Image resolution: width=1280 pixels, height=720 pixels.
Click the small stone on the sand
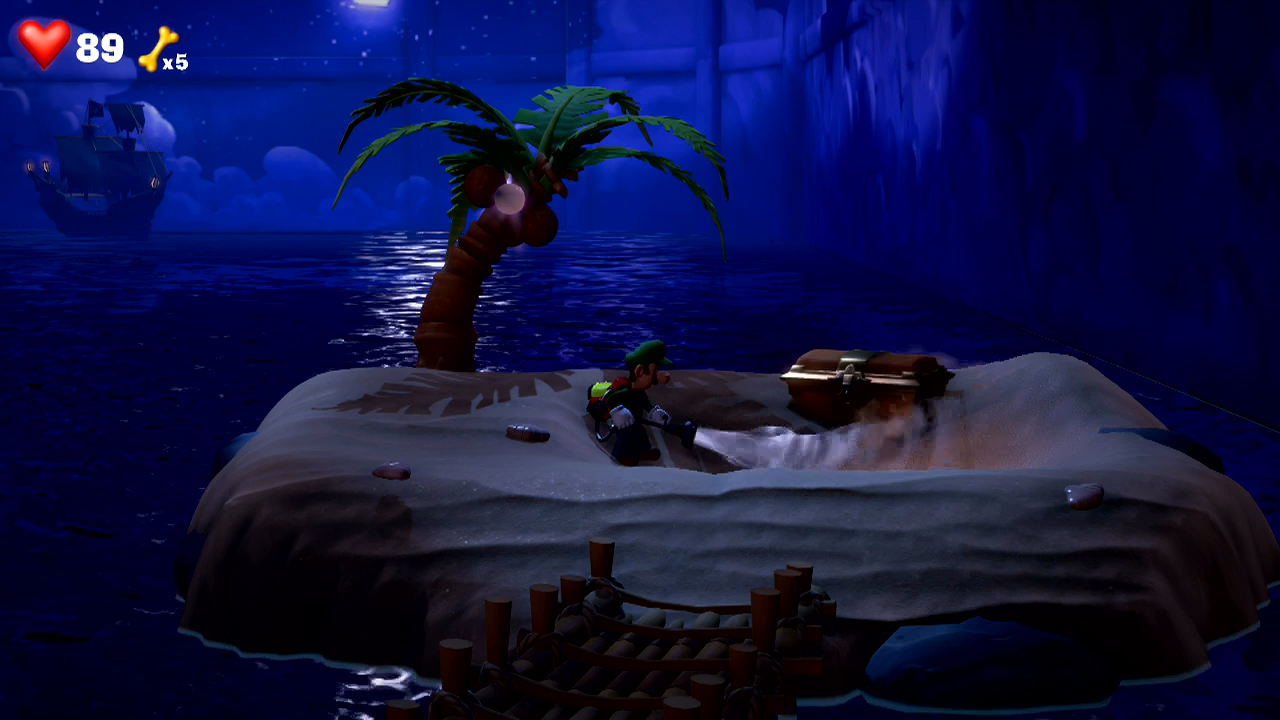[x=527, y=435]
